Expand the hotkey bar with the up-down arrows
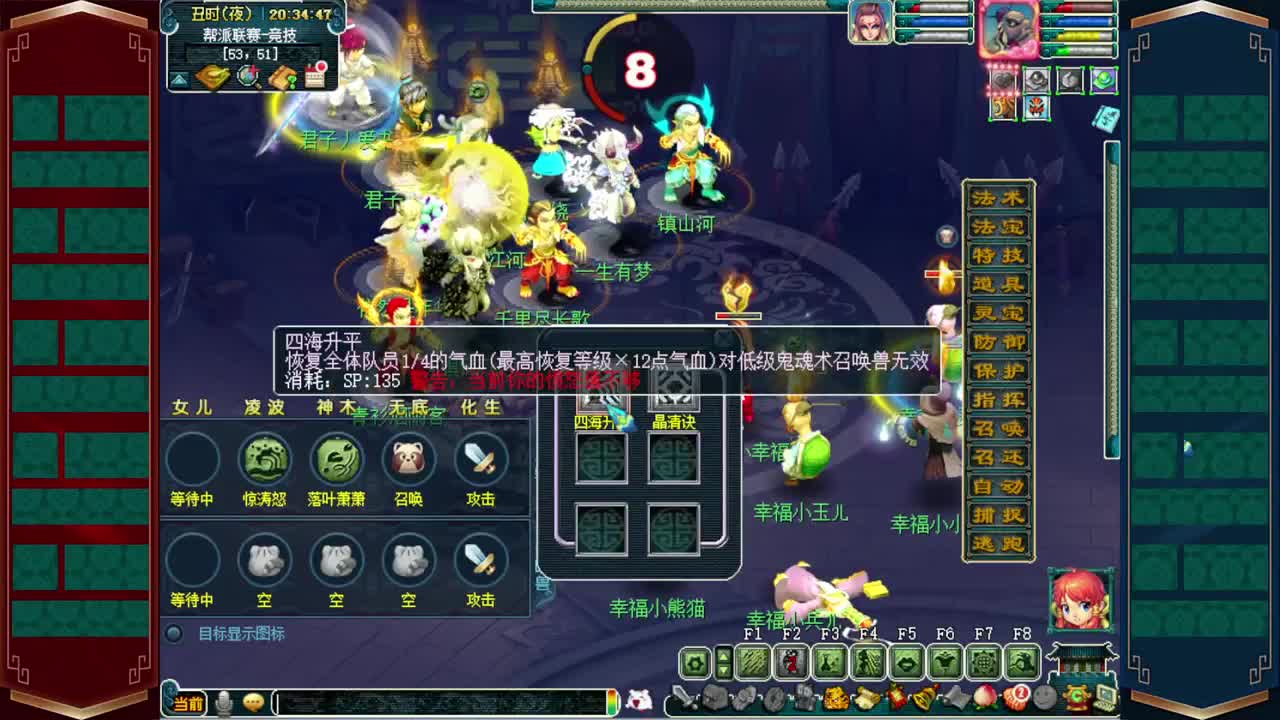1280x720 pixels. [x=723, y=660]
